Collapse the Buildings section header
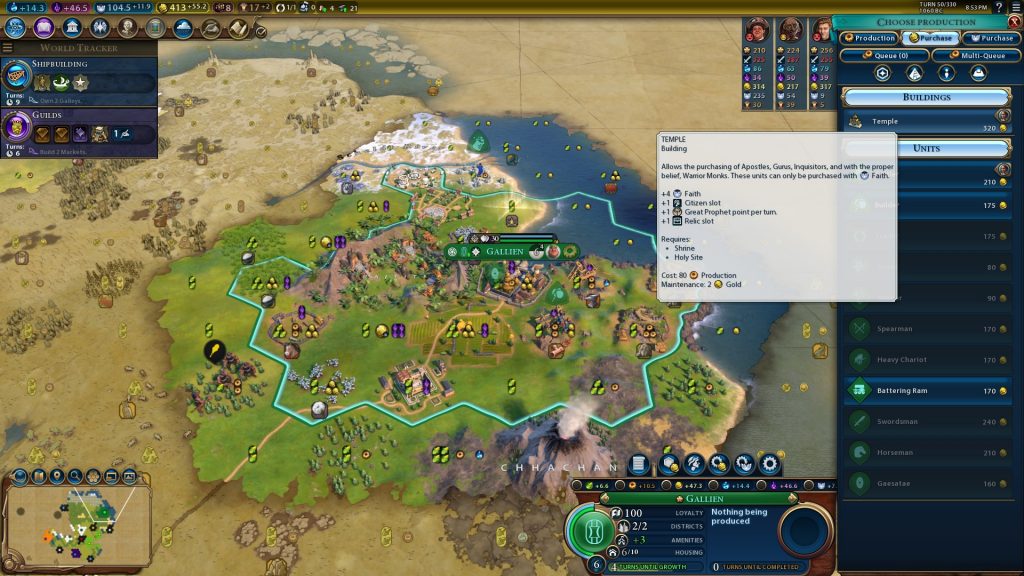 926,97
